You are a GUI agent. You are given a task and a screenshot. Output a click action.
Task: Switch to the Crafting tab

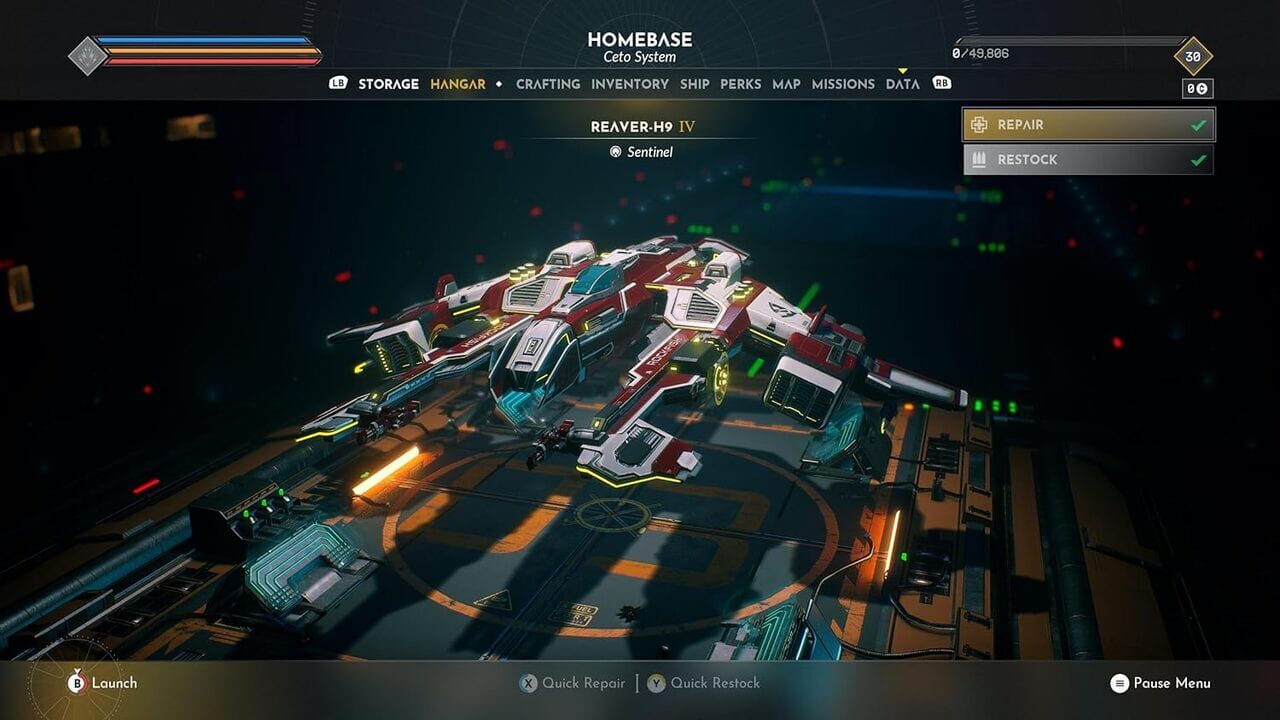click(548, 84)
